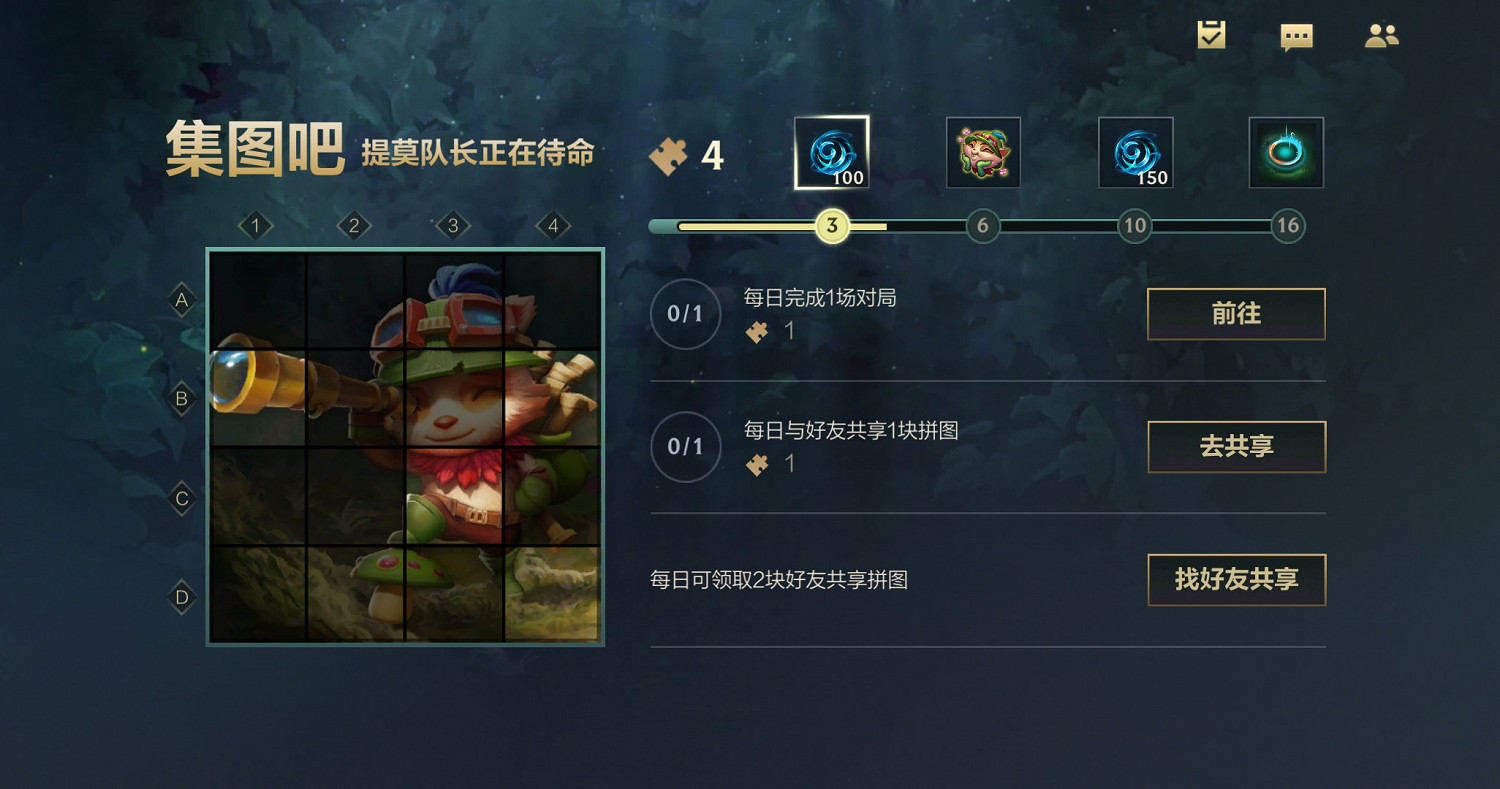
Task: Select the 100 blue essence milestone reward
Action: [x=832, y=152]
